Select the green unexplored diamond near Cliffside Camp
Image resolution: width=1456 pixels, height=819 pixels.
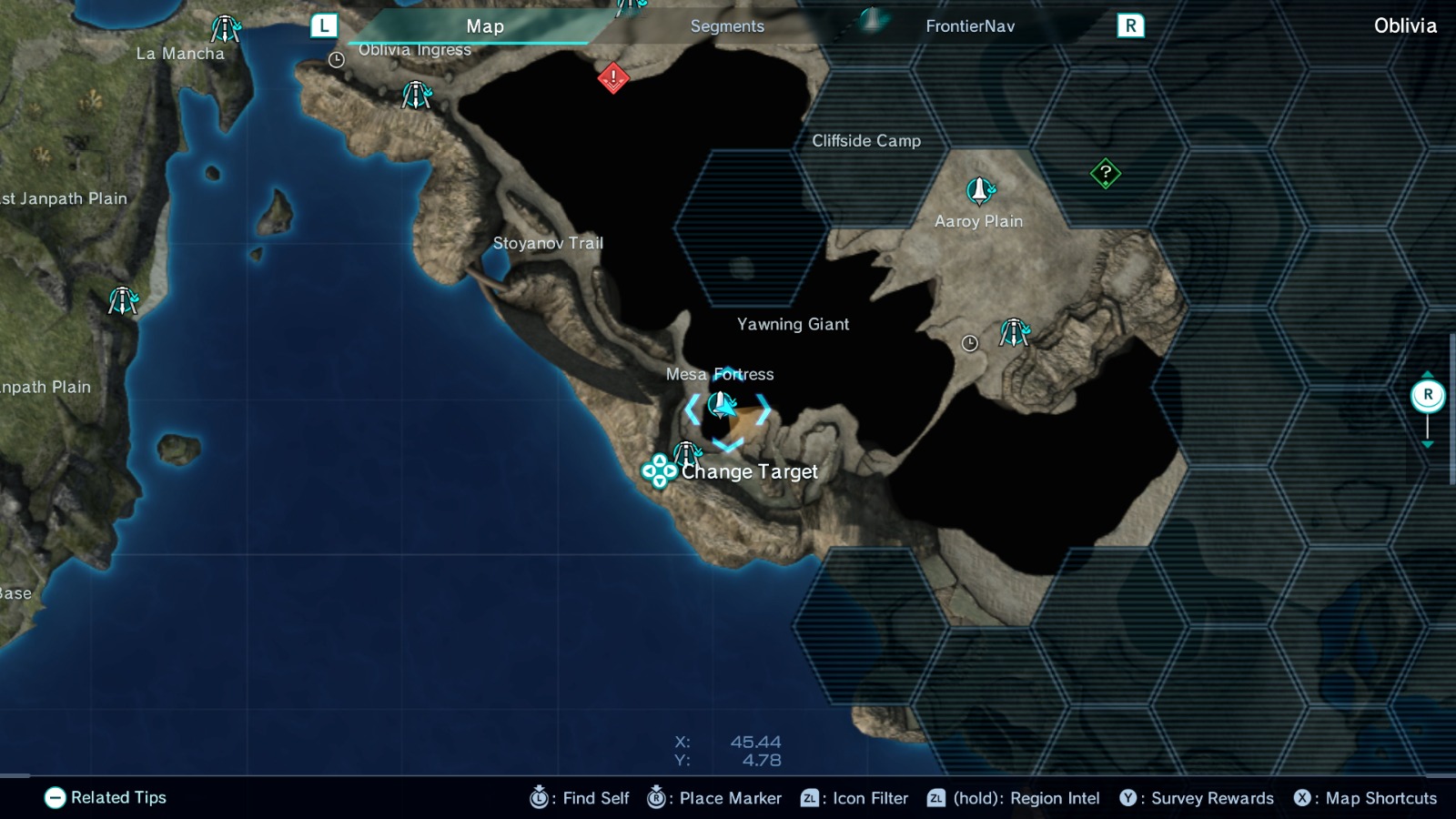pyautogui.click(x=1104, y=171)
